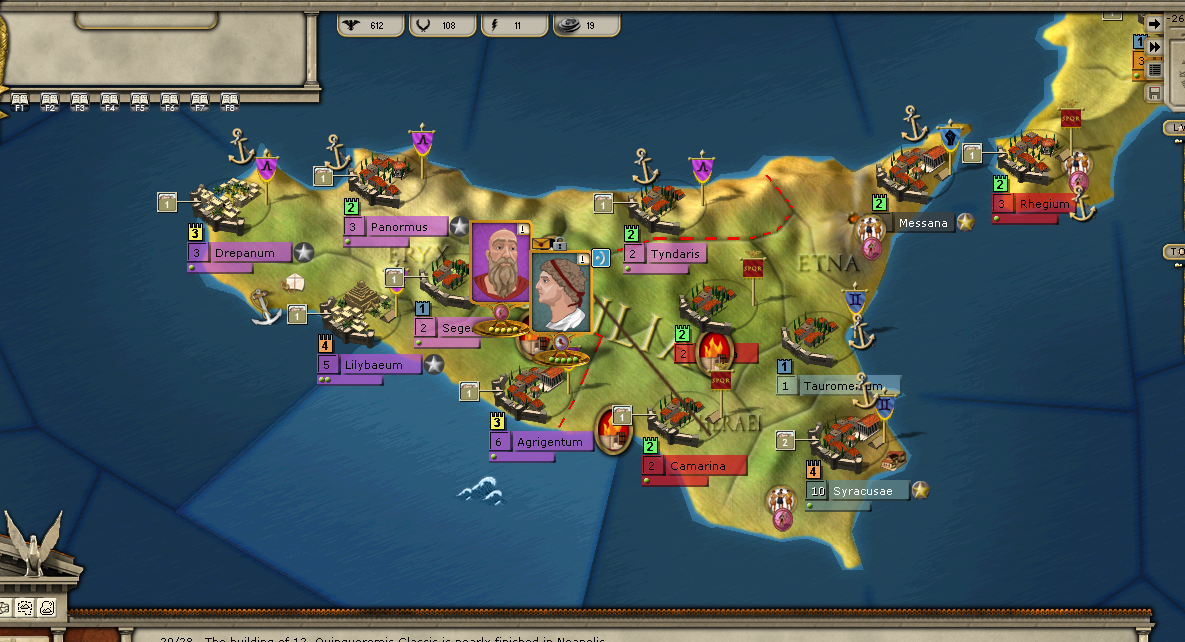Open the F1 ledger book

coord(19,99)
